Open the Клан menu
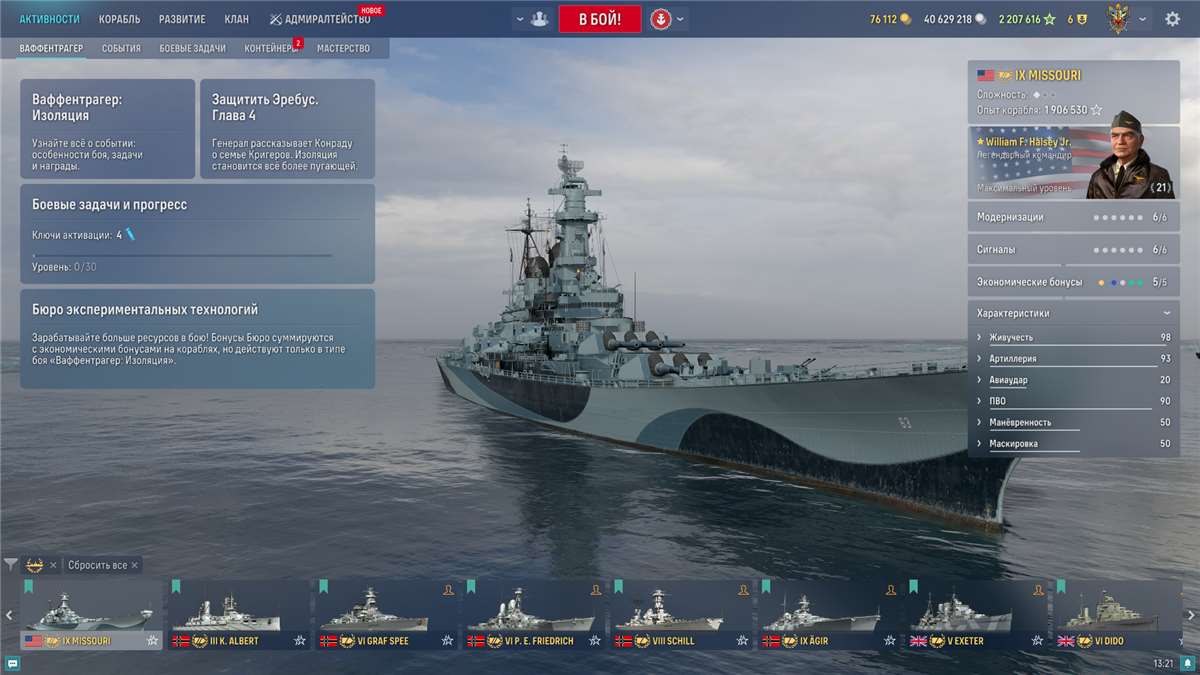 point(237,19)
